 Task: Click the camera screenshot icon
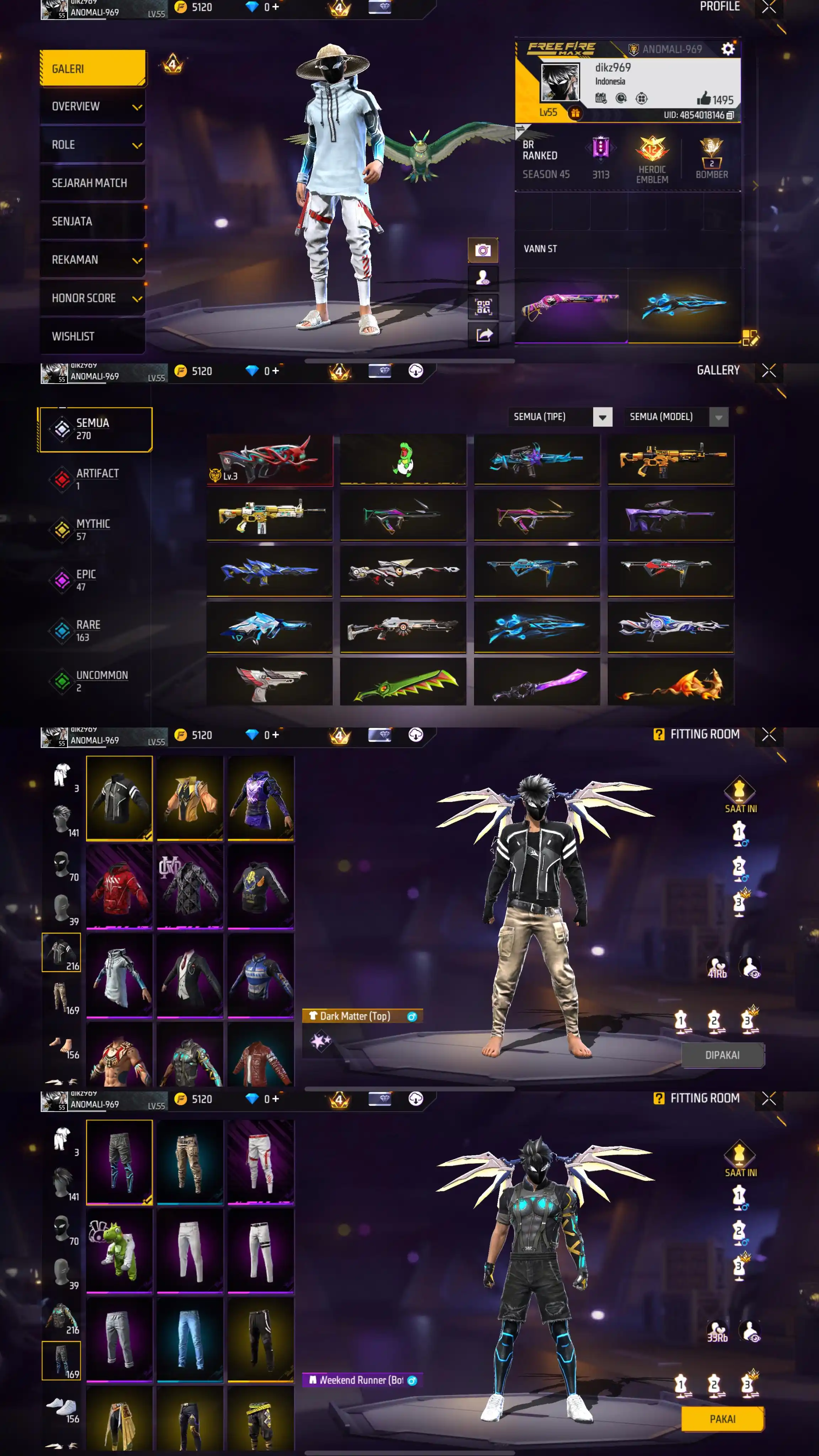(483, 250)
